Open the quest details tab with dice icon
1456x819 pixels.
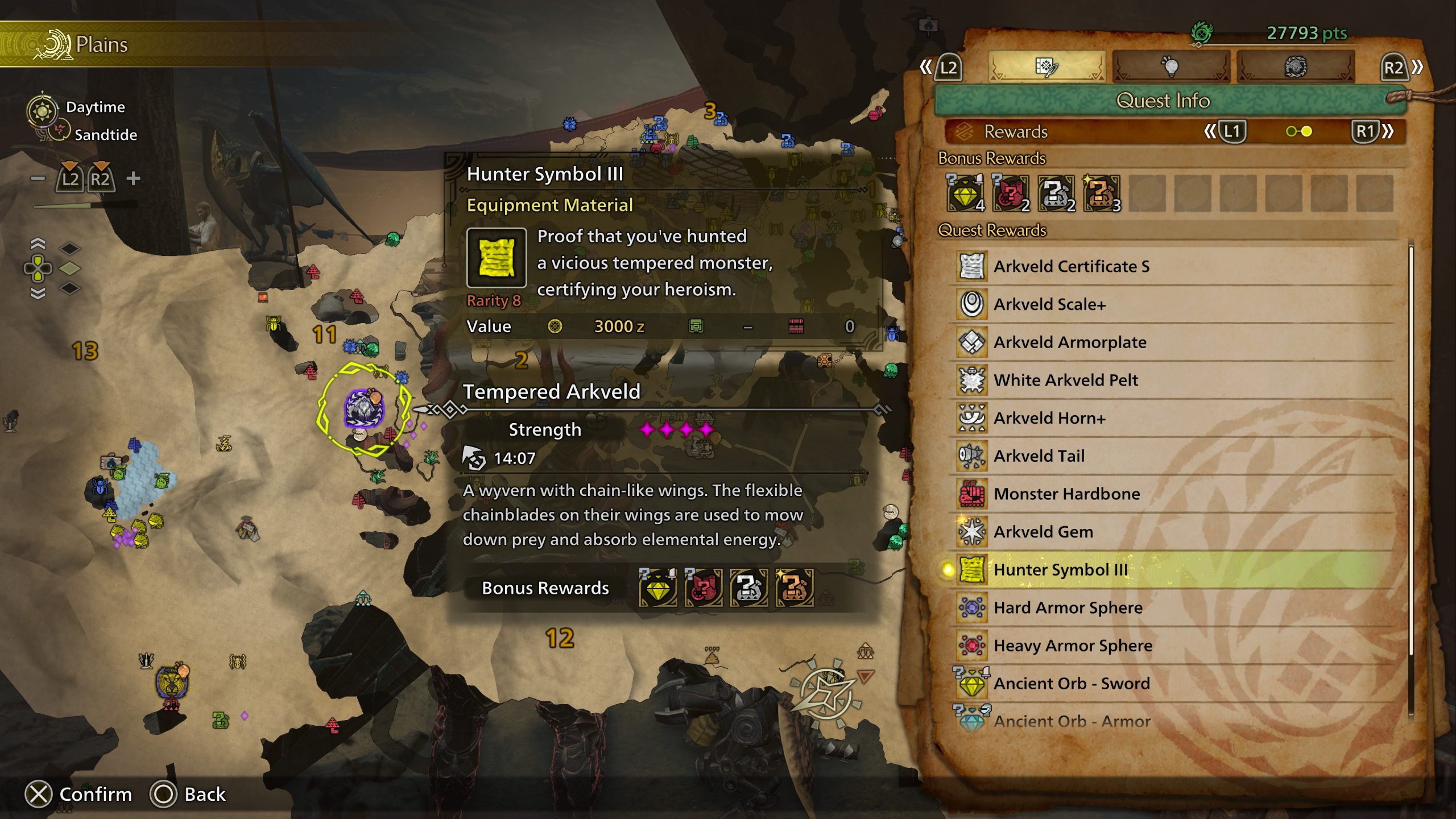[x=1046, y=67]
